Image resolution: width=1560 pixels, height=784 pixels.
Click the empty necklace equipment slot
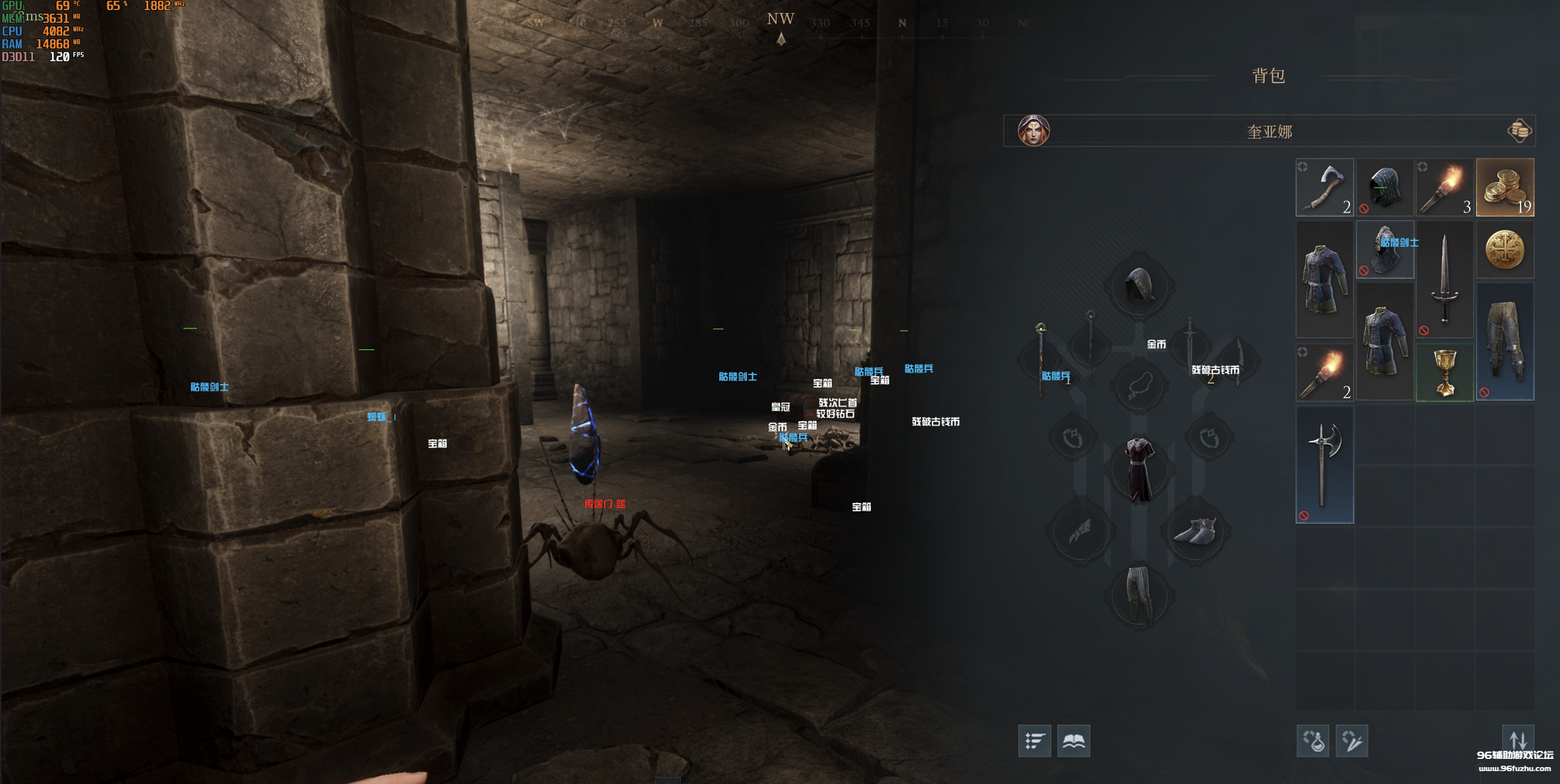click(x=1140, y=386)
